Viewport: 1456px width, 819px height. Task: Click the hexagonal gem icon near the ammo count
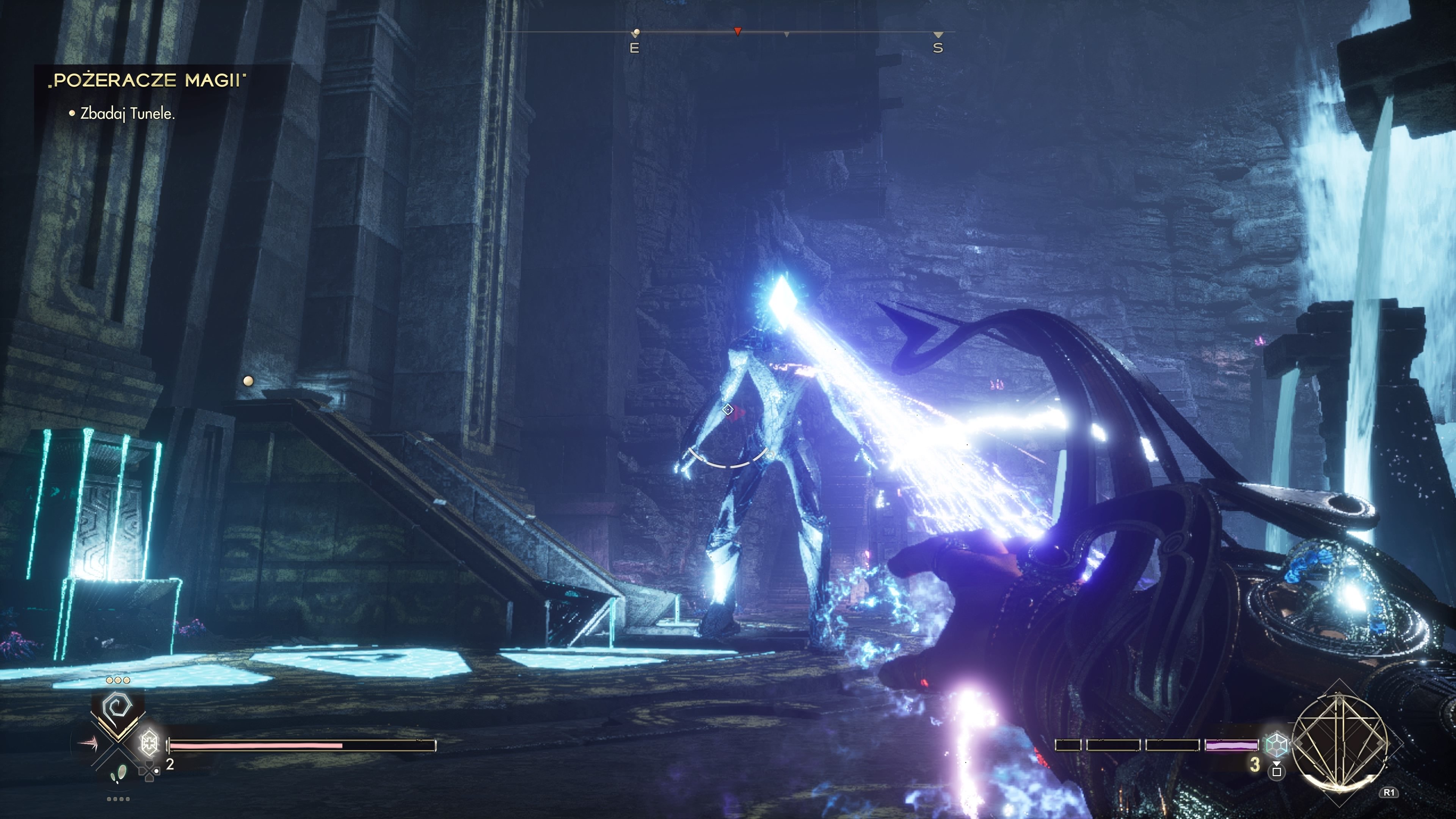(x=1277, y=746)
